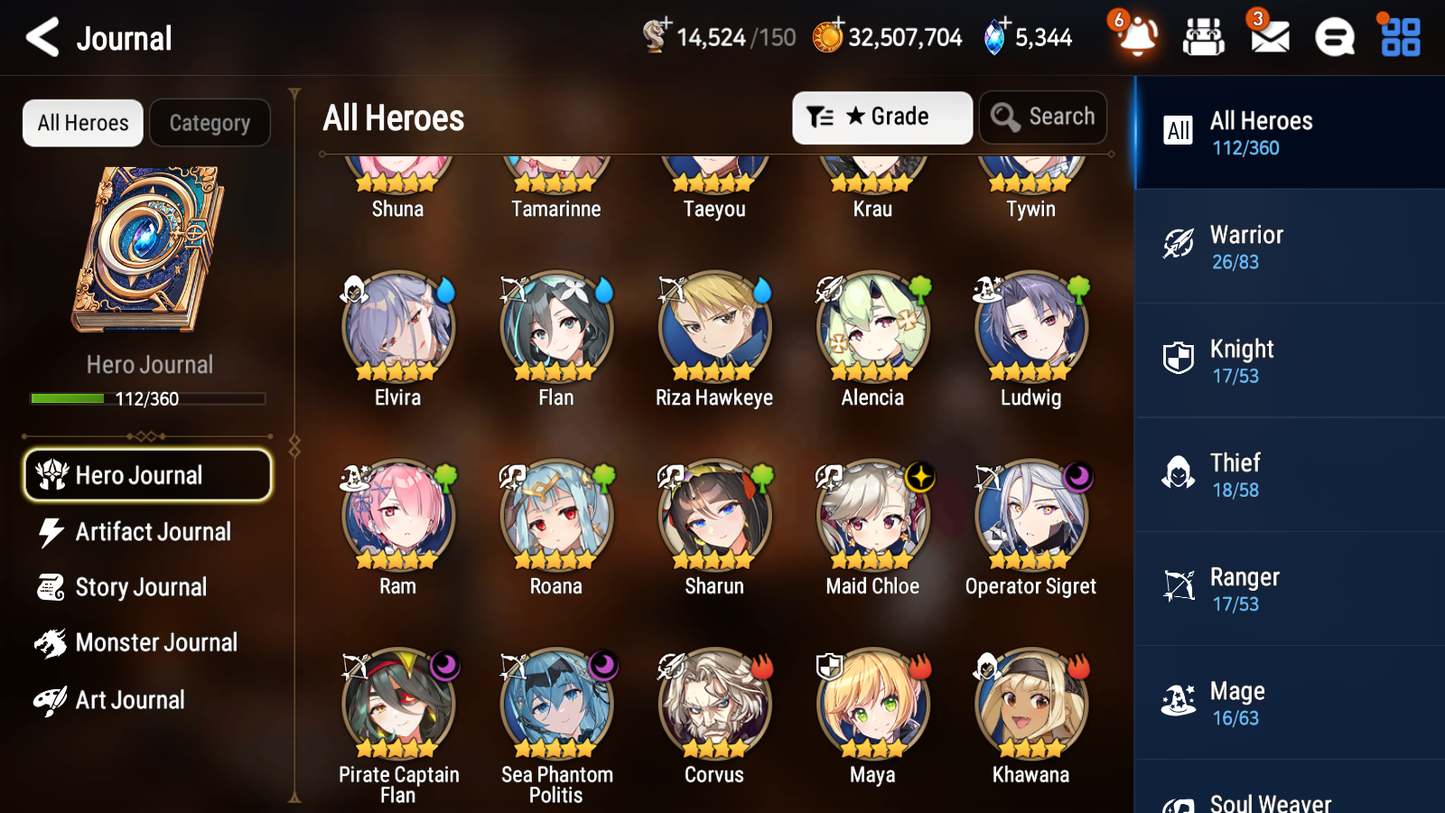Open the chat bubble icon

[1334, 36]
